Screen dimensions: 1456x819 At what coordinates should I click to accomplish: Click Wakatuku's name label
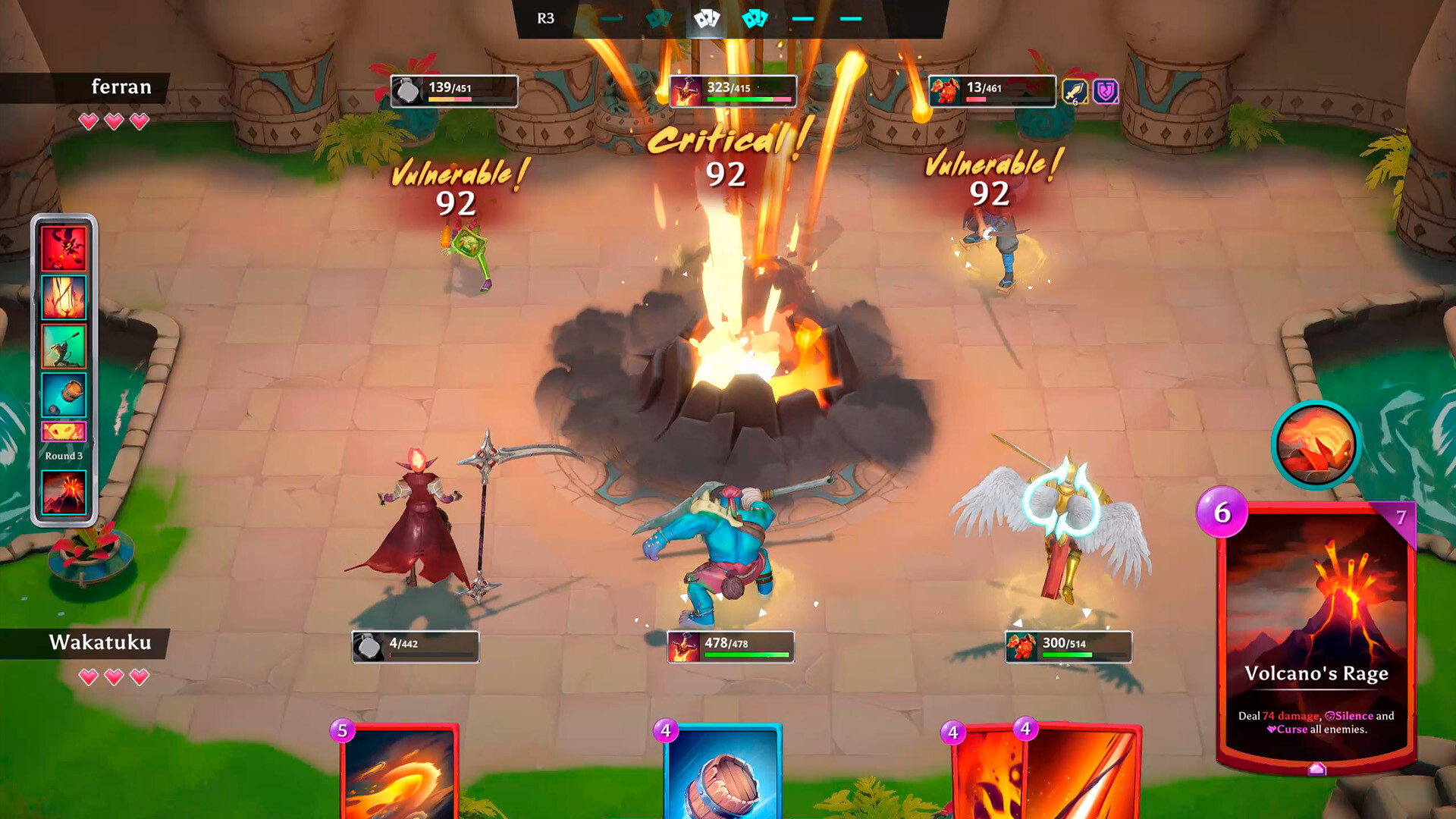pos(102,642)
